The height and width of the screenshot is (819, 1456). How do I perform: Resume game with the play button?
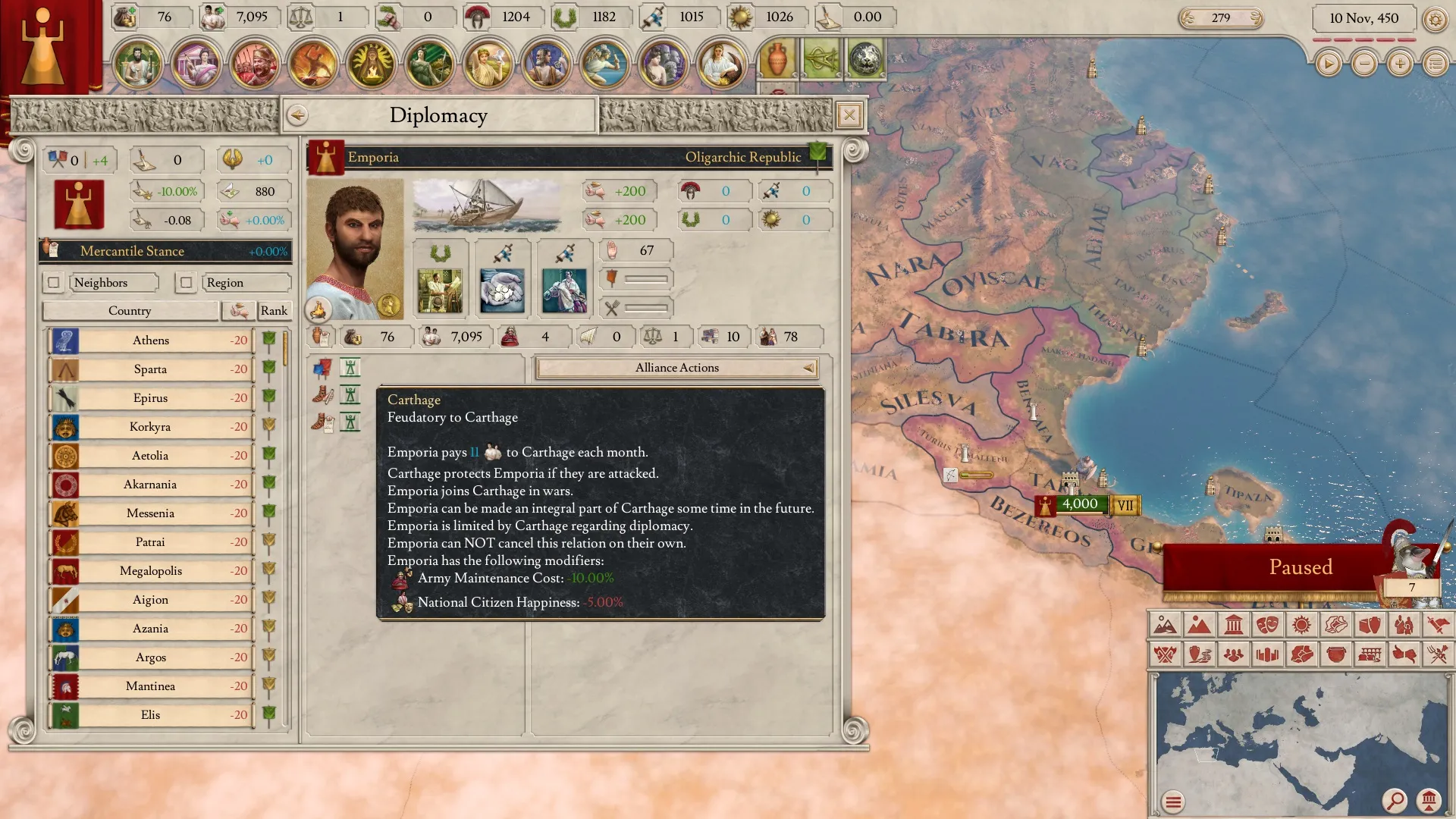[1328, 64]
